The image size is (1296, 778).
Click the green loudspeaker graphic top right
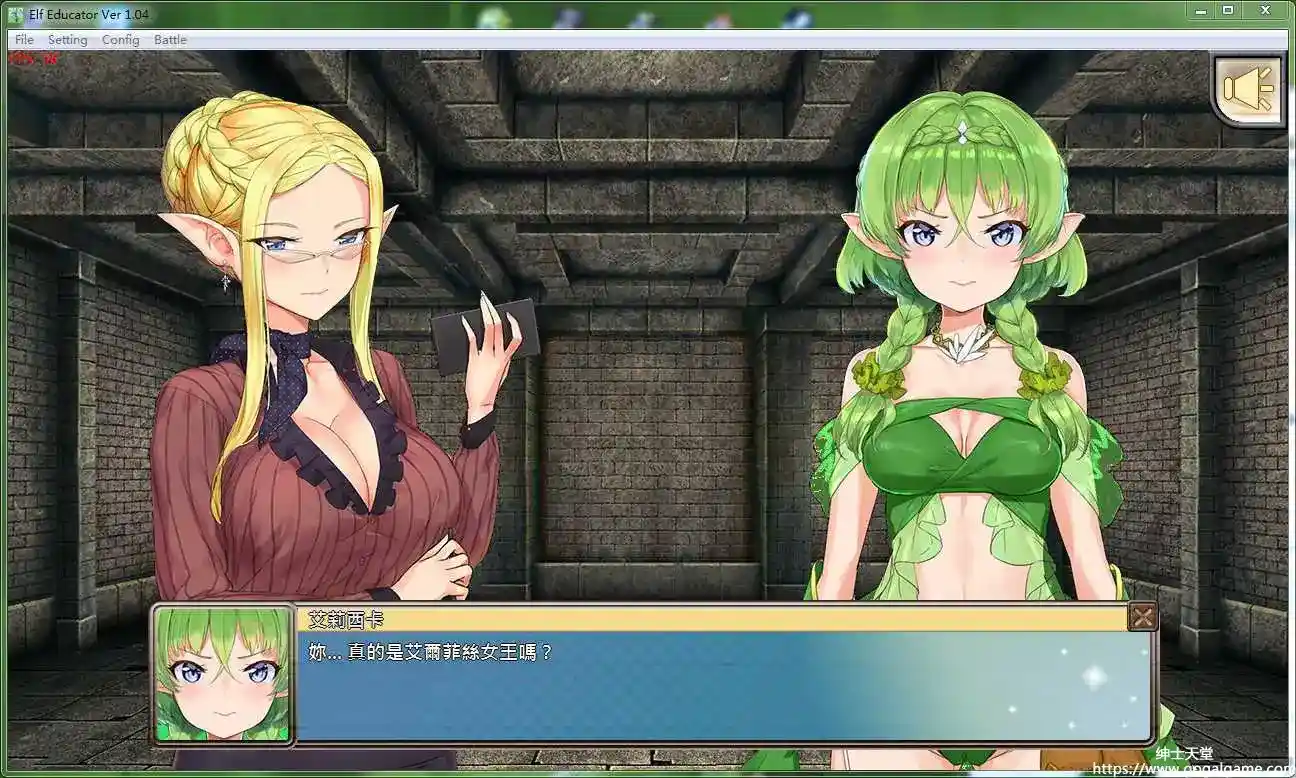[1248, 88]
